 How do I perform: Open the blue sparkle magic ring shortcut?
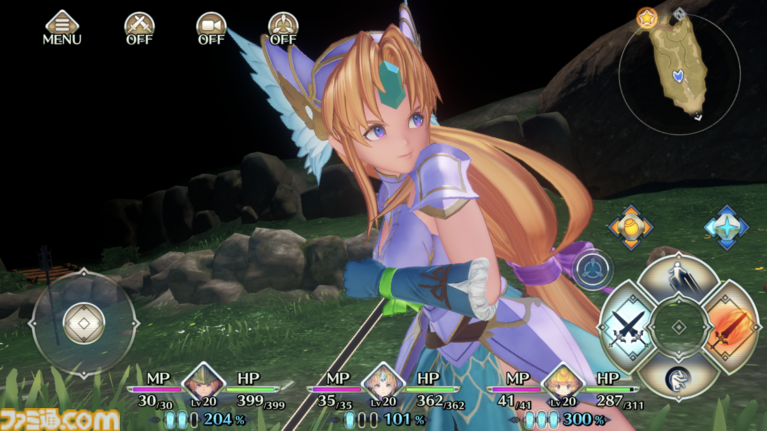[726, 227]
